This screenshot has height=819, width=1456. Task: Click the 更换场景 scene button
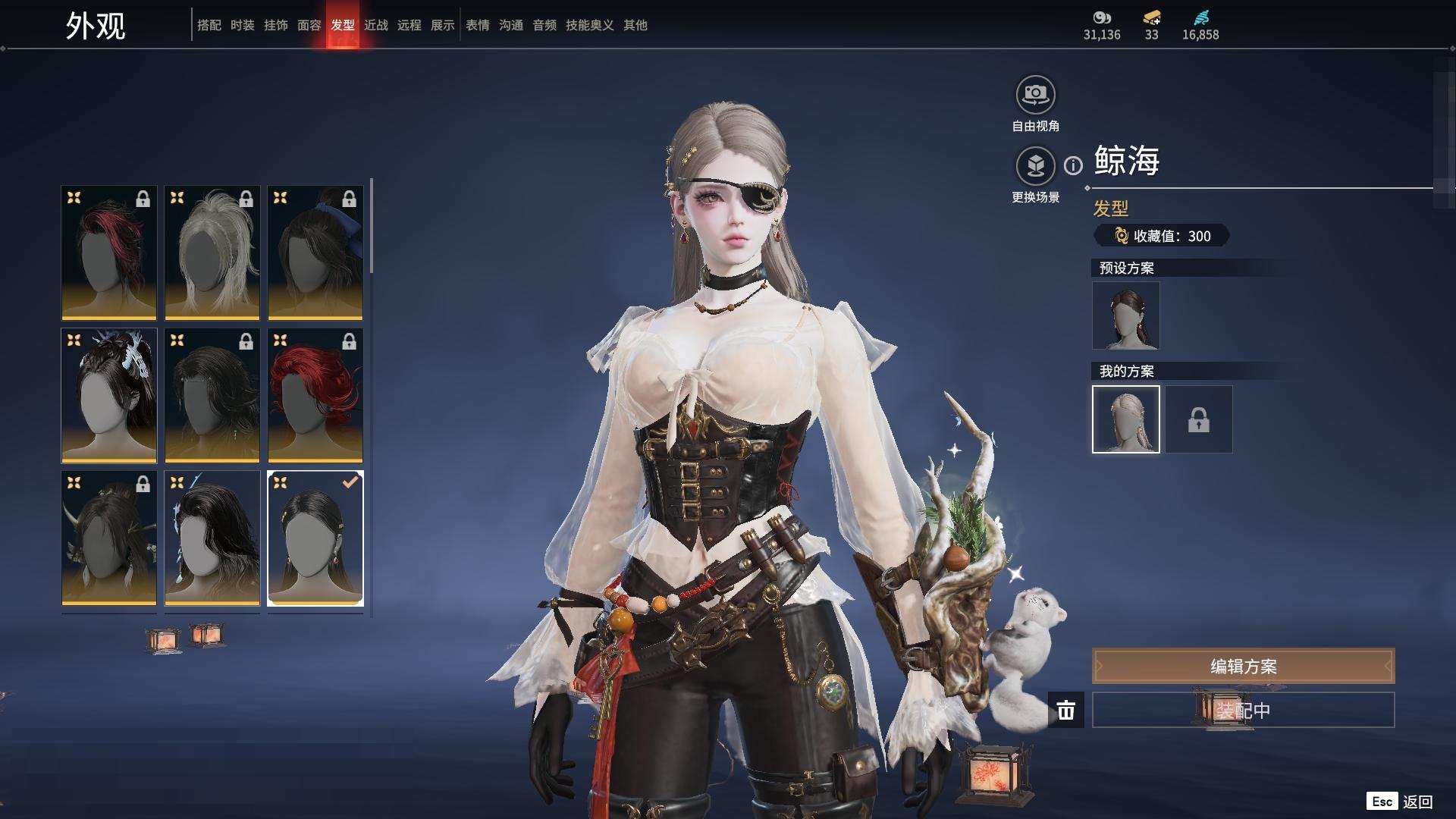1035,166
